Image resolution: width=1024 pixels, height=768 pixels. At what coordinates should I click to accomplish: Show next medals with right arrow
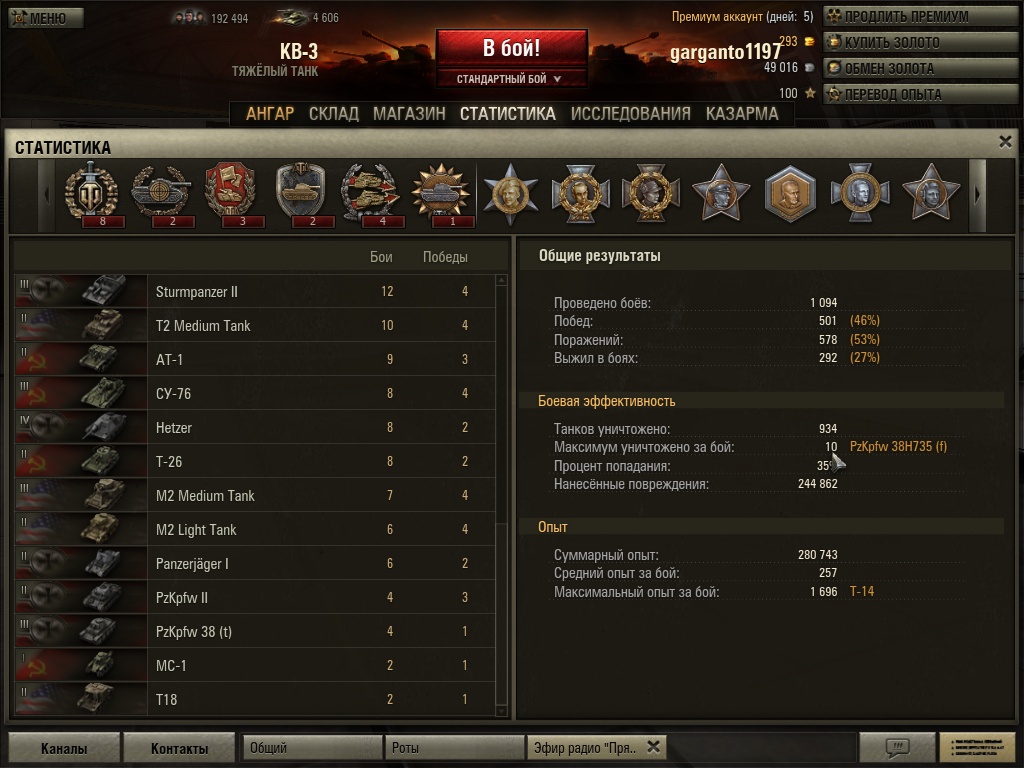978,194
